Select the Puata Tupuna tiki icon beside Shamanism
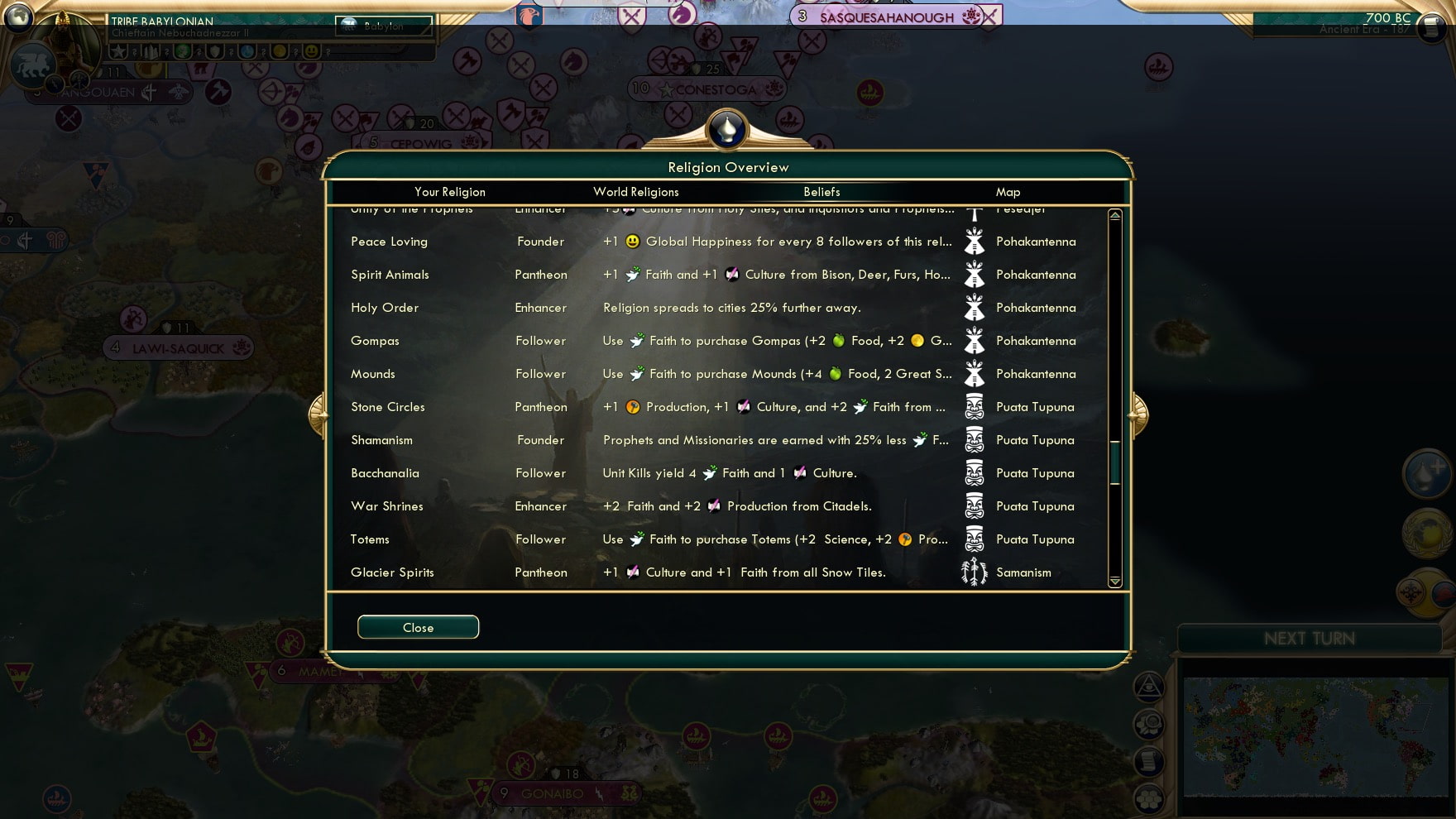 click(975, 440)
